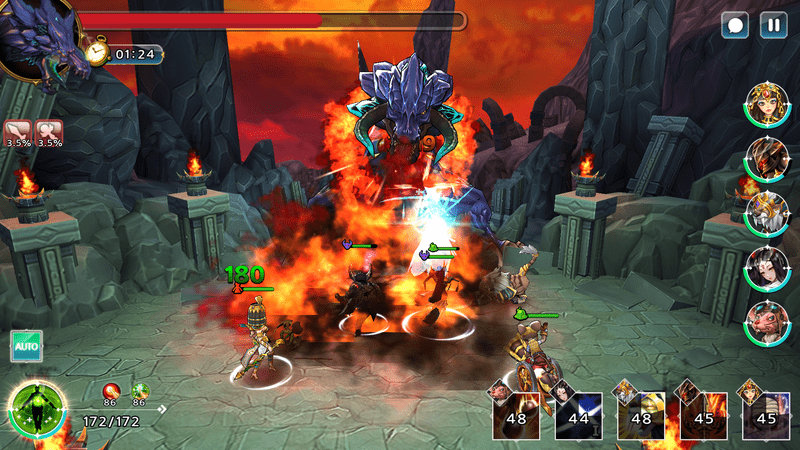Screen dimensions: 800x450
Task: Toggle the AUTO battle button
Action: click(26, 346)
